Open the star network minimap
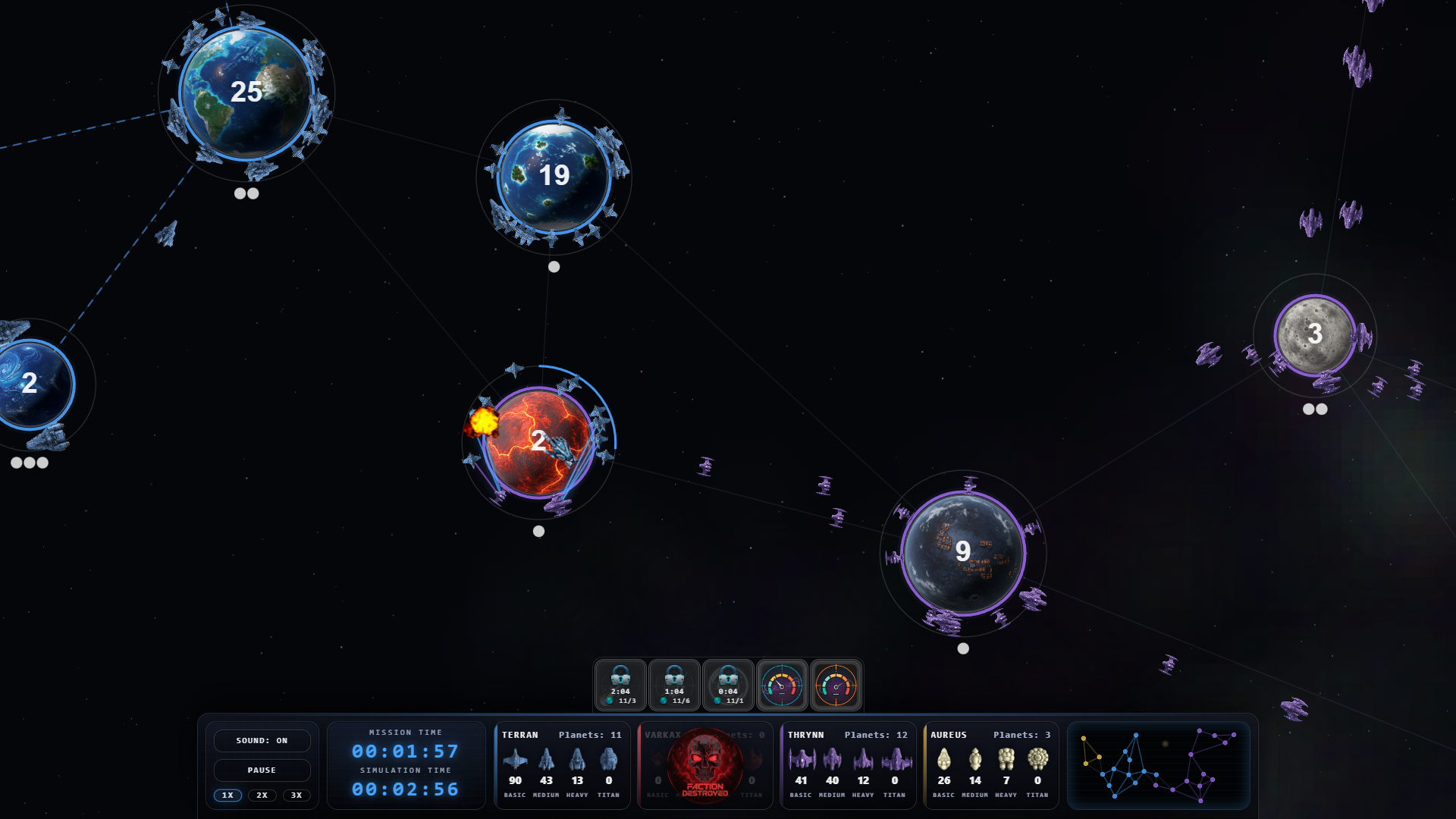Viewport: 1456px width, 819px height. 1158,765
